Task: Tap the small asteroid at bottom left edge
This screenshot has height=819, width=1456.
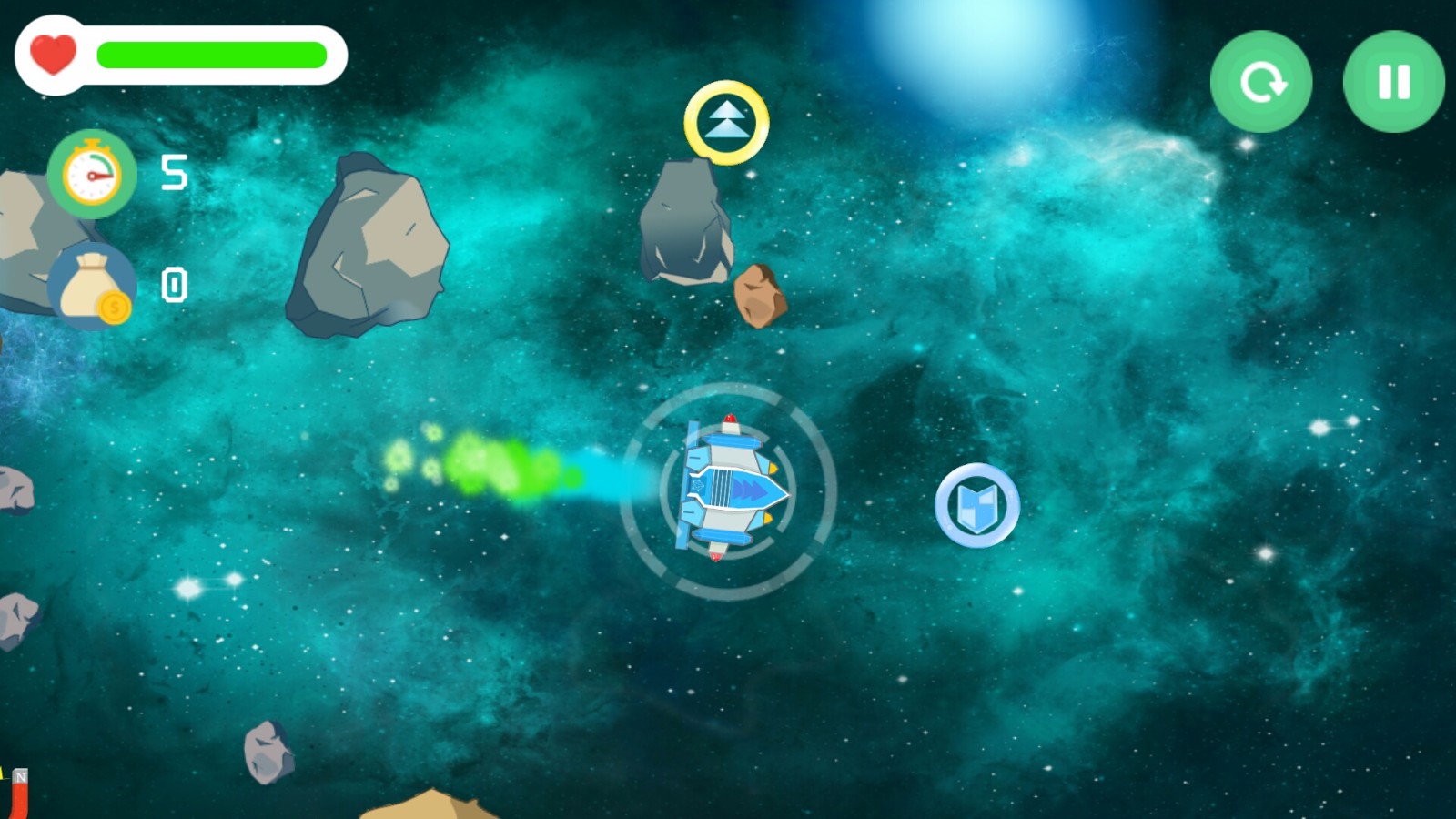Action: 266,751
